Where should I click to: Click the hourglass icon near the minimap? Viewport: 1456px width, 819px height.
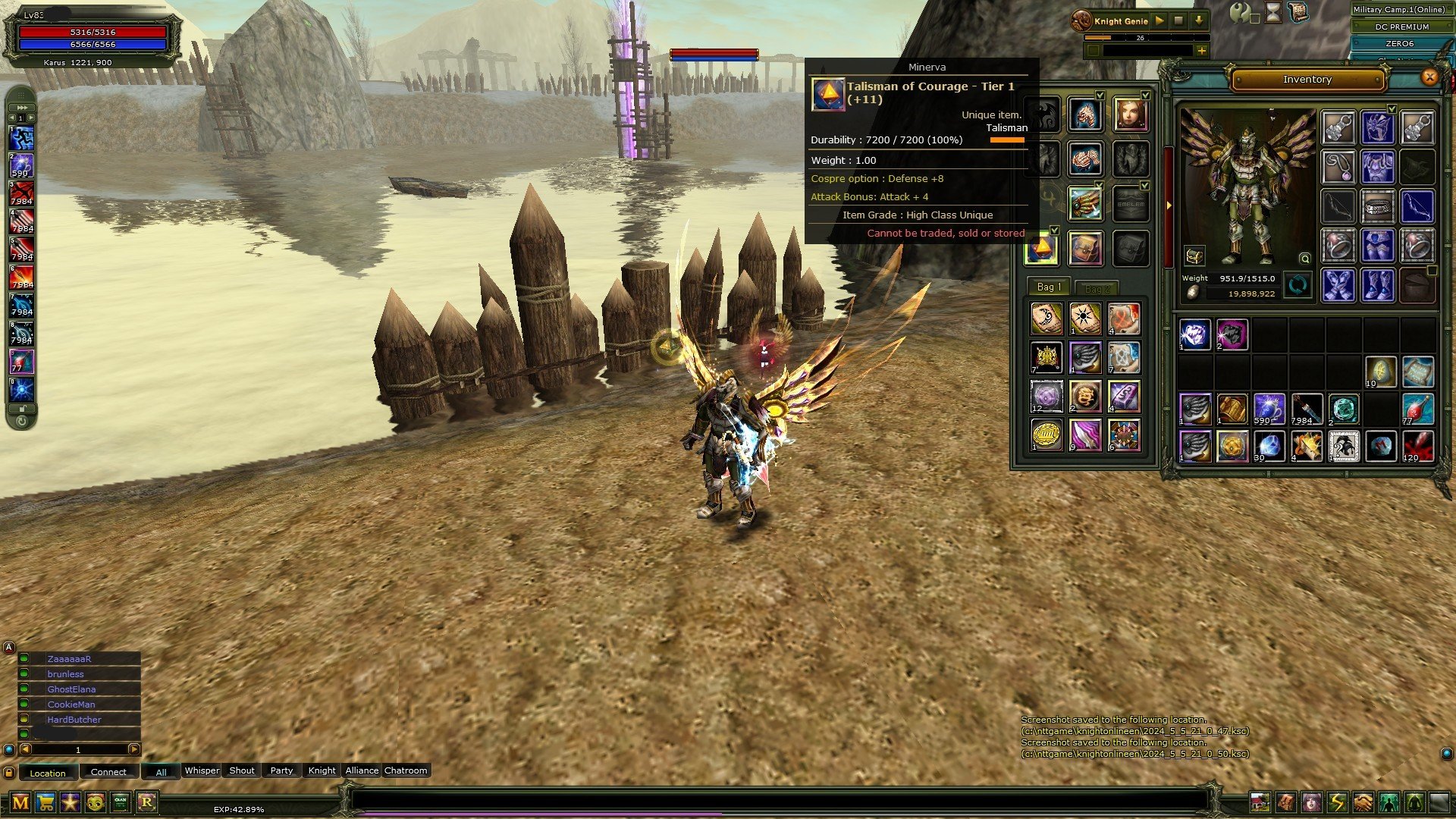click(x=1273, y=13)
